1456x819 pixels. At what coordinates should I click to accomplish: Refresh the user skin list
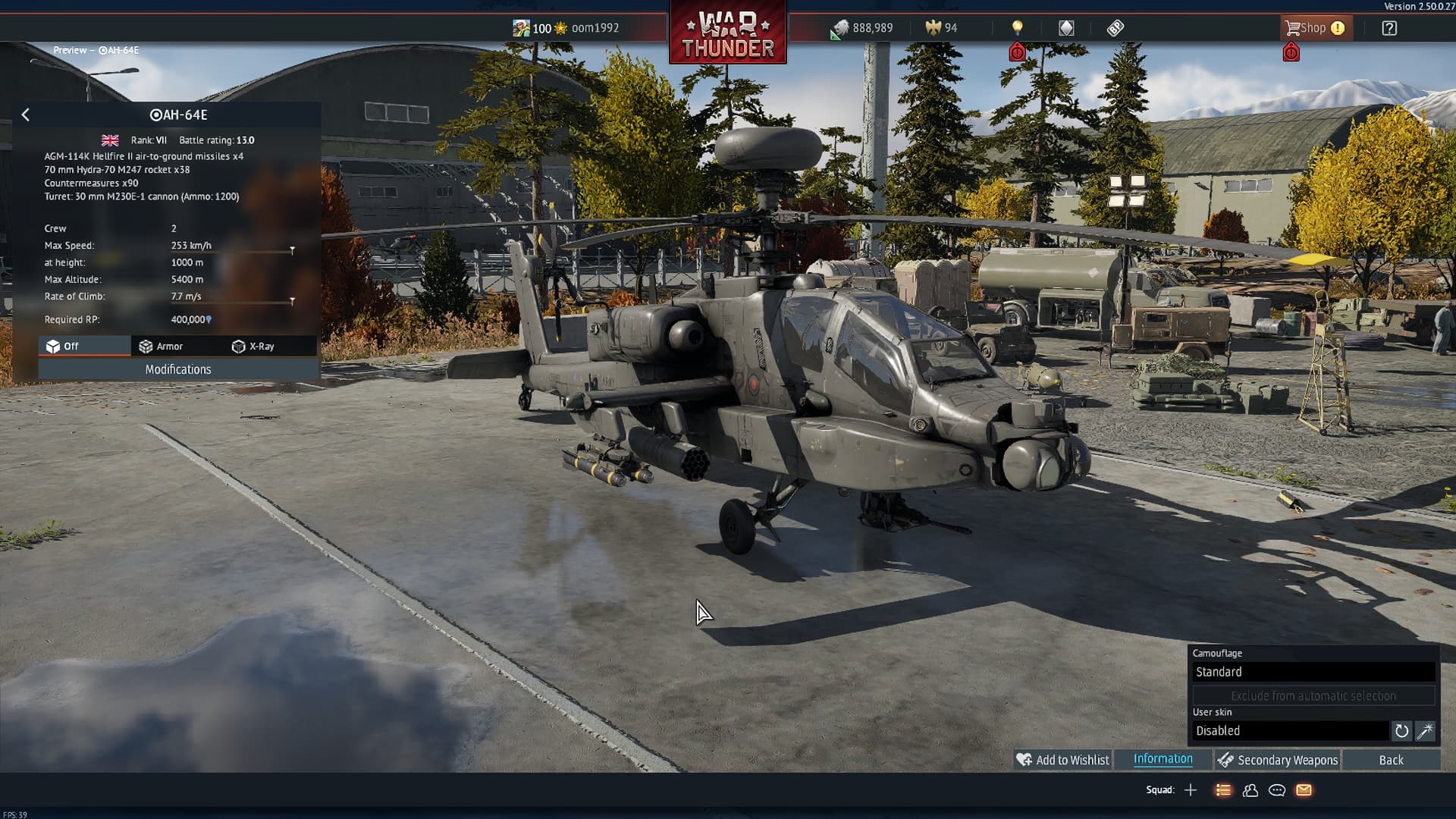[x=1401, y=731]
